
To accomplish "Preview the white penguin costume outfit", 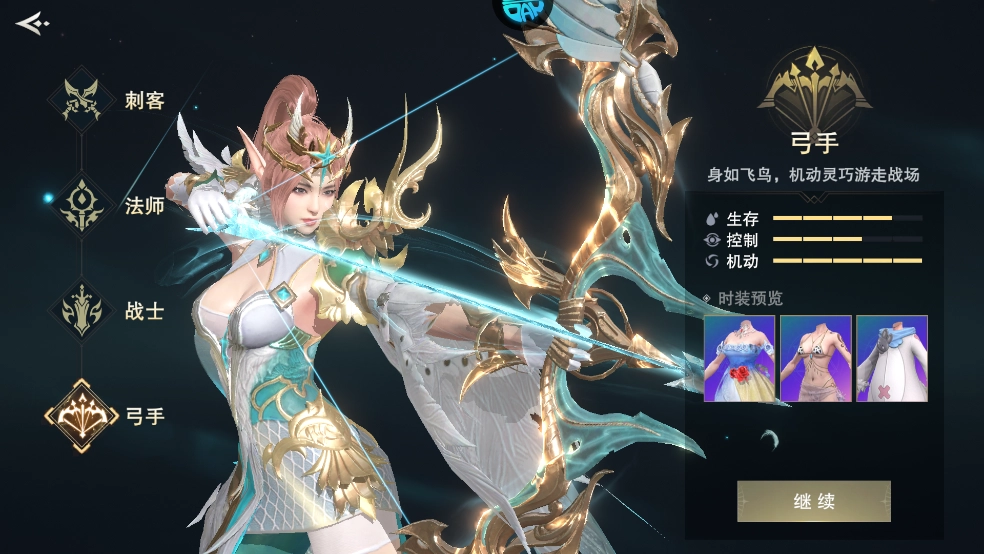I will tap(891, 359).
